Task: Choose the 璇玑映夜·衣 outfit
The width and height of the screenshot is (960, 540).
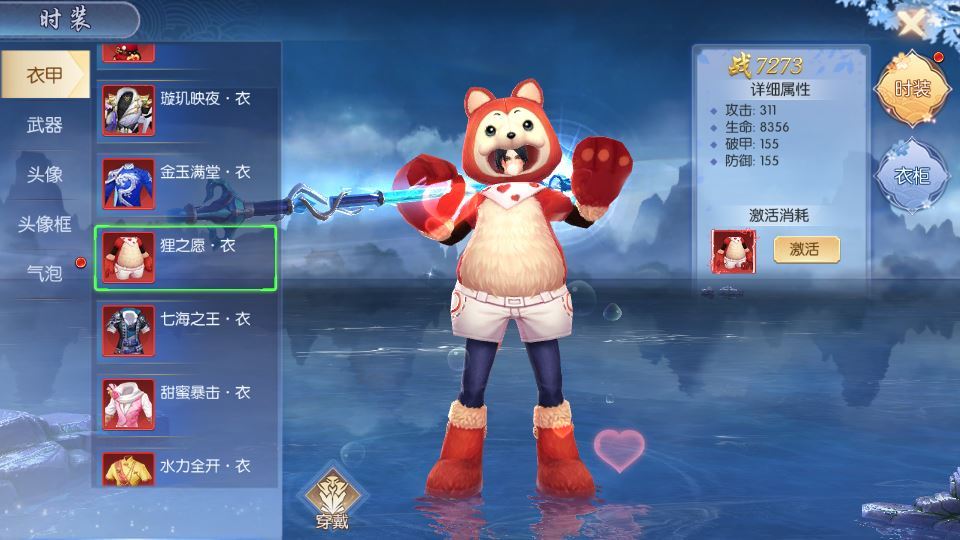Action: (x=185, y=110)
